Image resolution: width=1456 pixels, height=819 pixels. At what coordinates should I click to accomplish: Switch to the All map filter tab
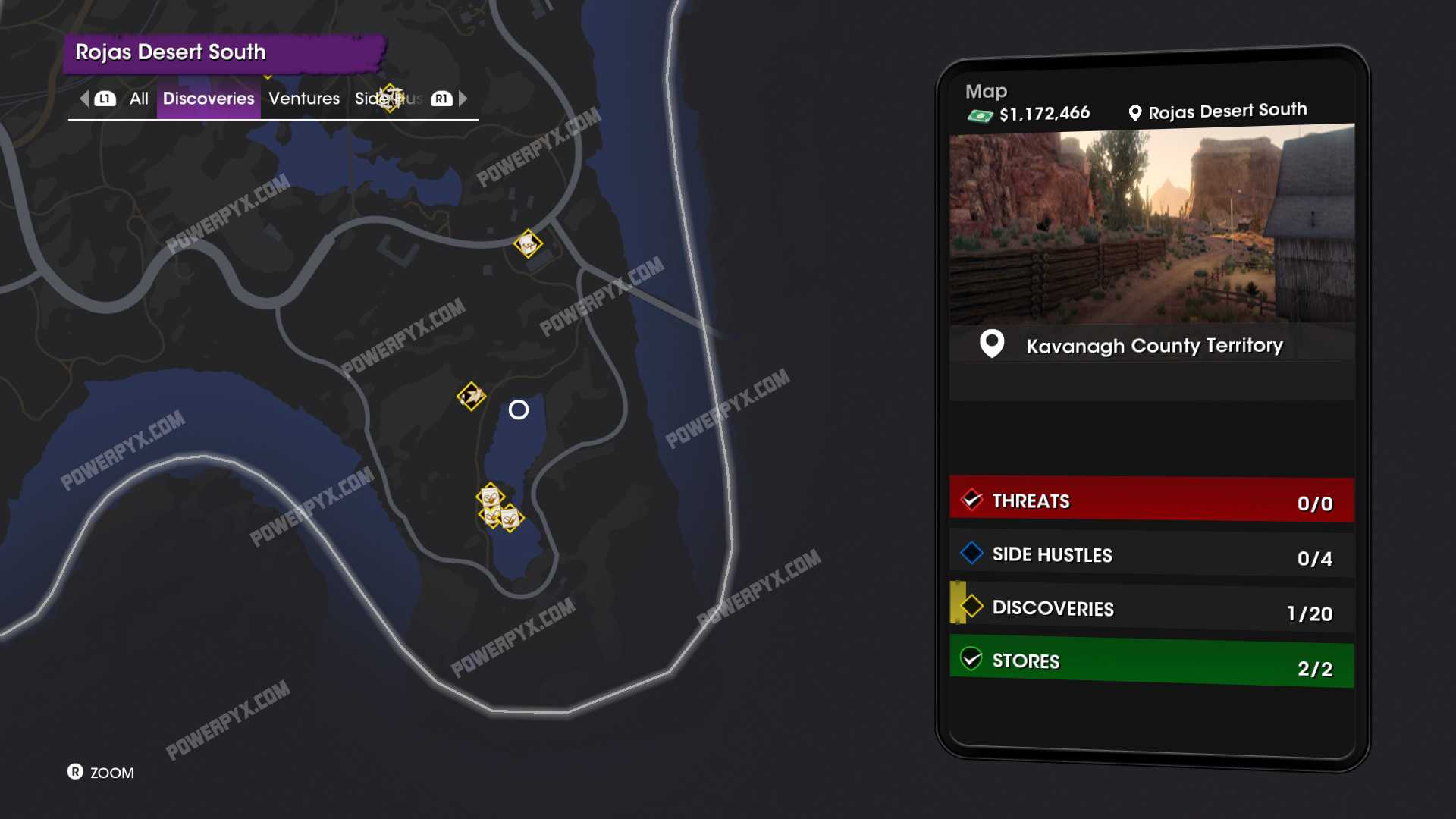click(139, 99)
